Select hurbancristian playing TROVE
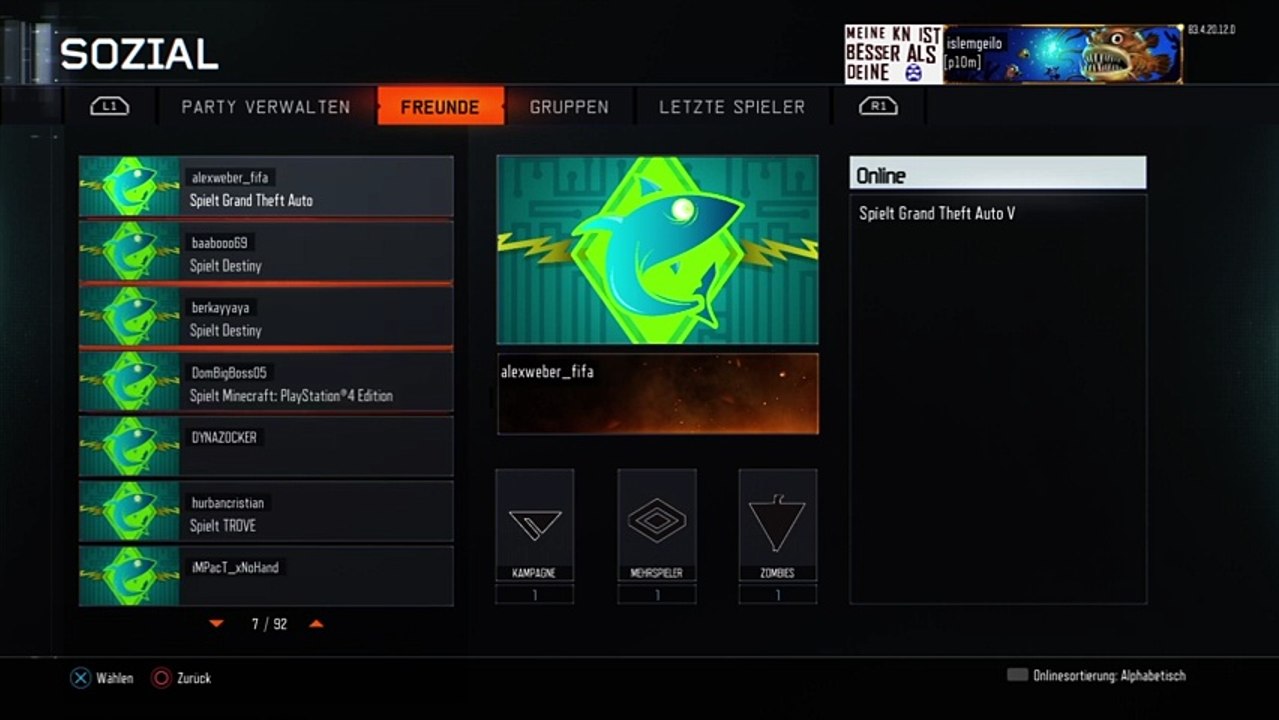The image size is (1279, 720). point(266,511)
